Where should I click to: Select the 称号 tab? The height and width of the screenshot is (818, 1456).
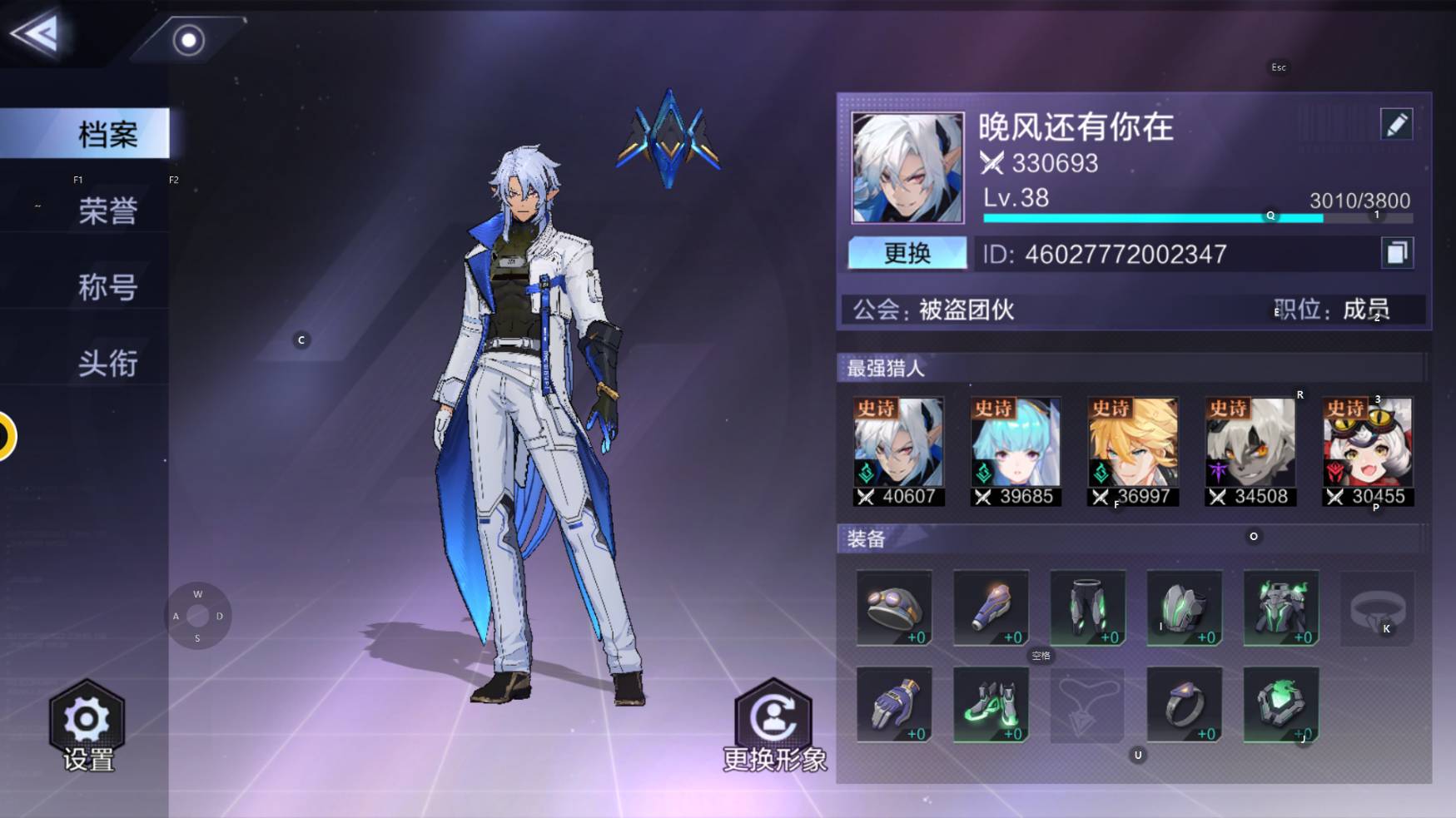coord(107,287)
